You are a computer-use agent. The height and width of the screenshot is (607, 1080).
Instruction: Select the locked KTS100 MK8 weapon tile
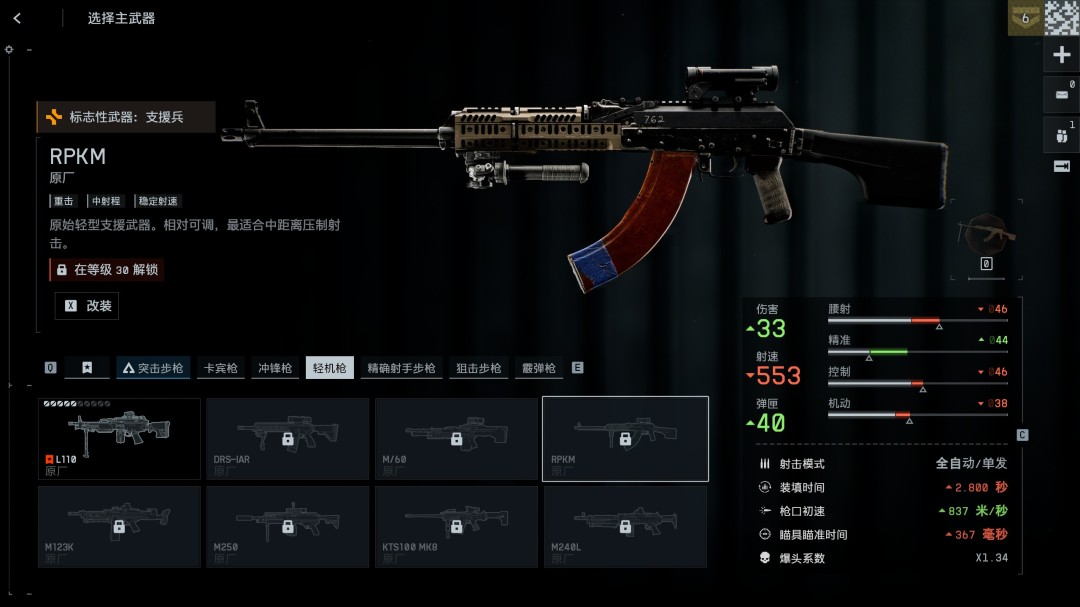click(x=456, y=526)
